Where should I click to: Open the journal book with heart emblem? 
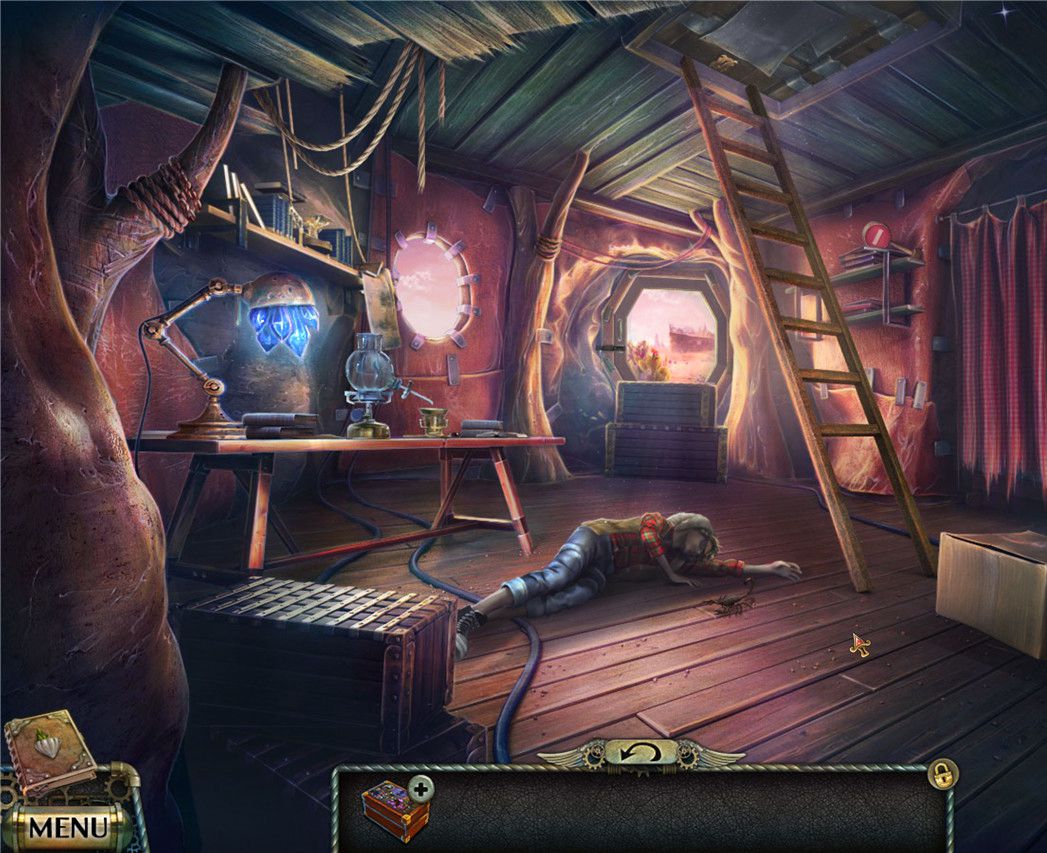(x=49, y=751)
